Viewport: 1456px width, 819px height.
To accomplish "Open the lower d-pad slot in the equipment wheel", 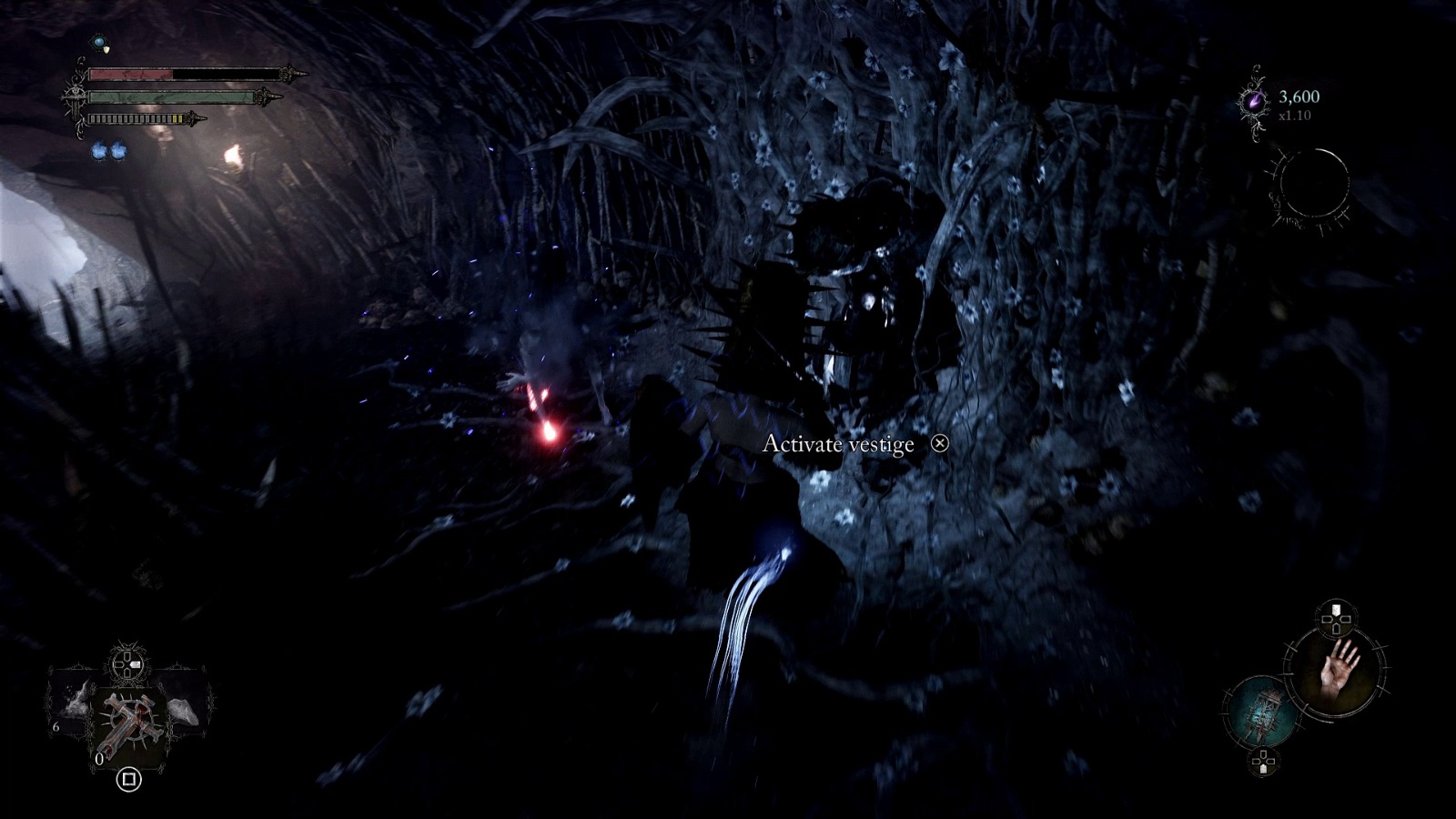I will [x=1263, y=760].
